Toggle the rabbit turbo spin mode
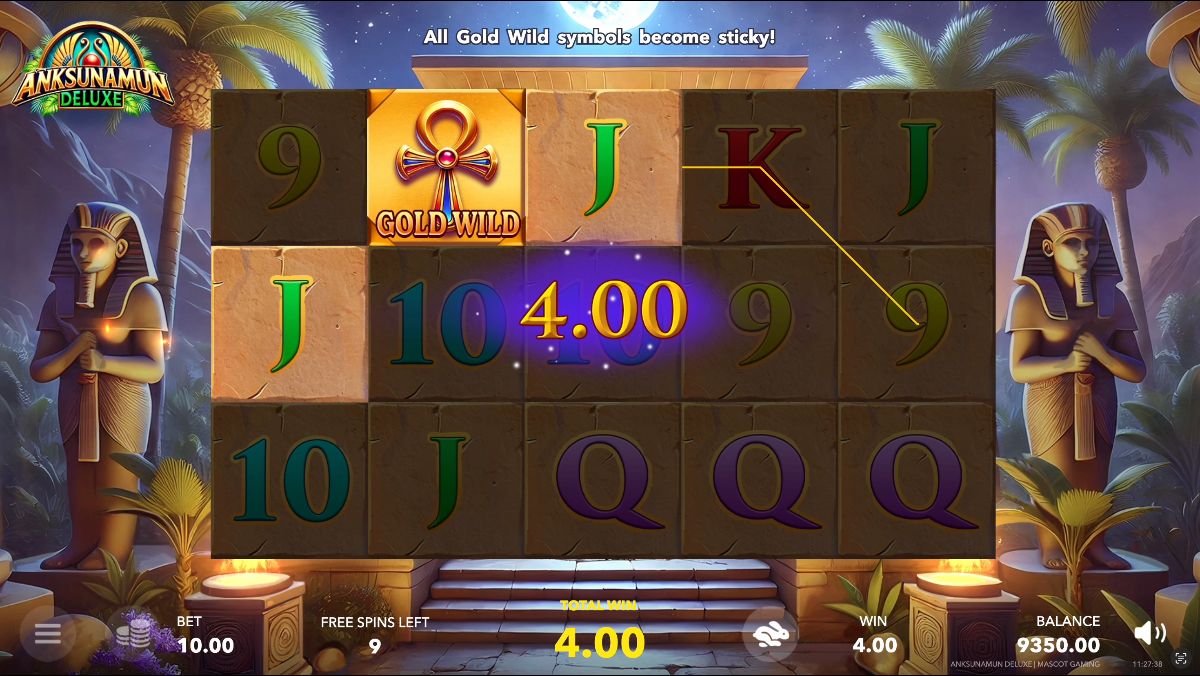1200x676 pixels. click(x=770, y=634)
